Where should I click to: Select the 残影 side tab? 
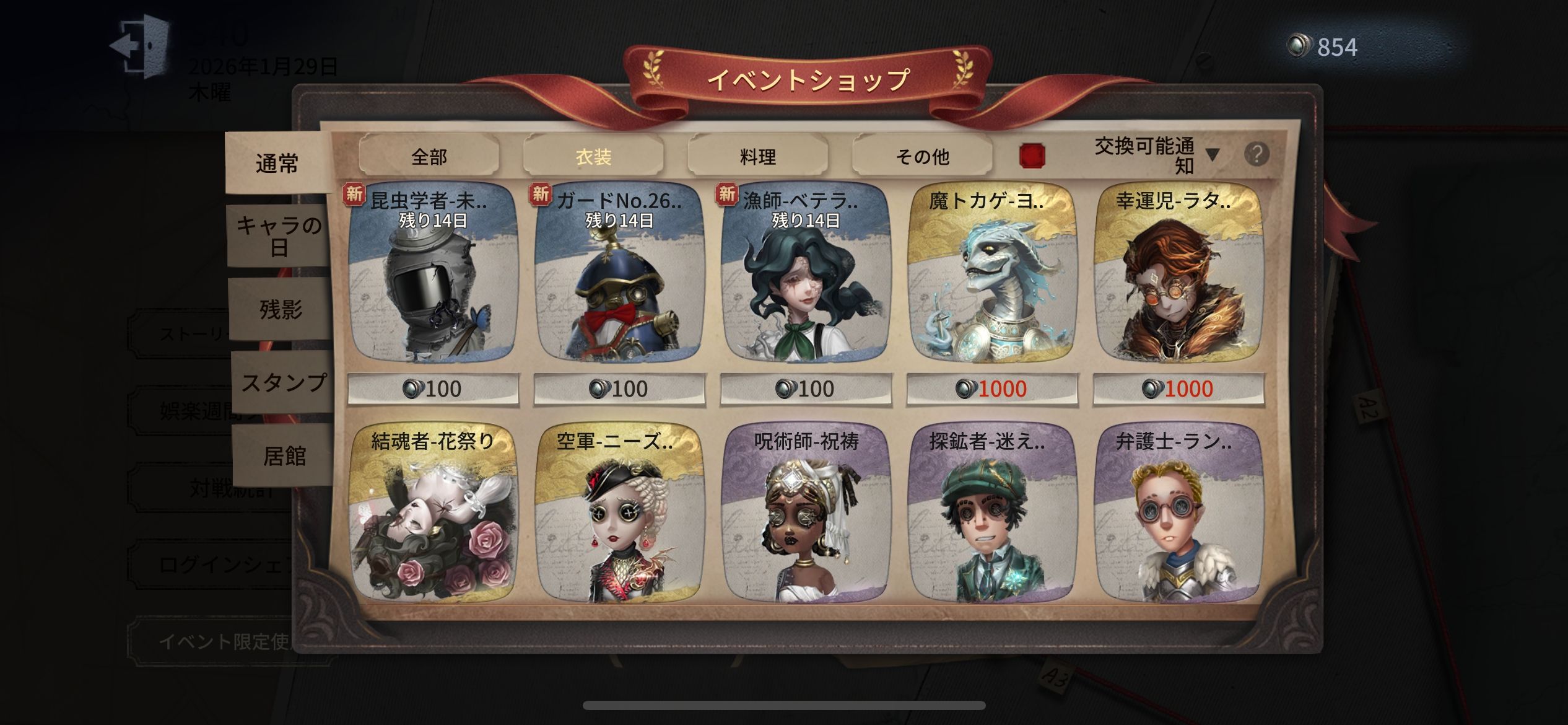pyautogui.click(x=281, y=309)
